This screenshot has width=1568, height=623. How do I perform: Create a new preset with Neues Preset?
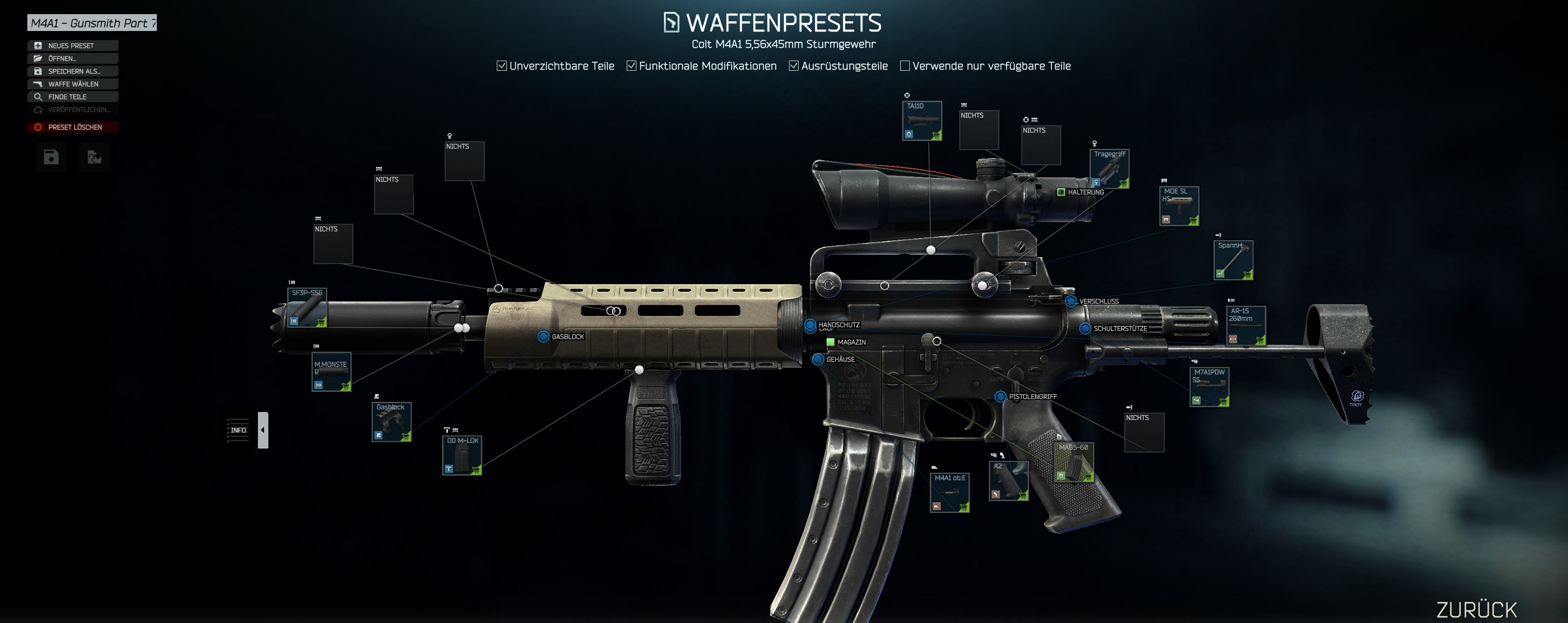click(72, 46)
